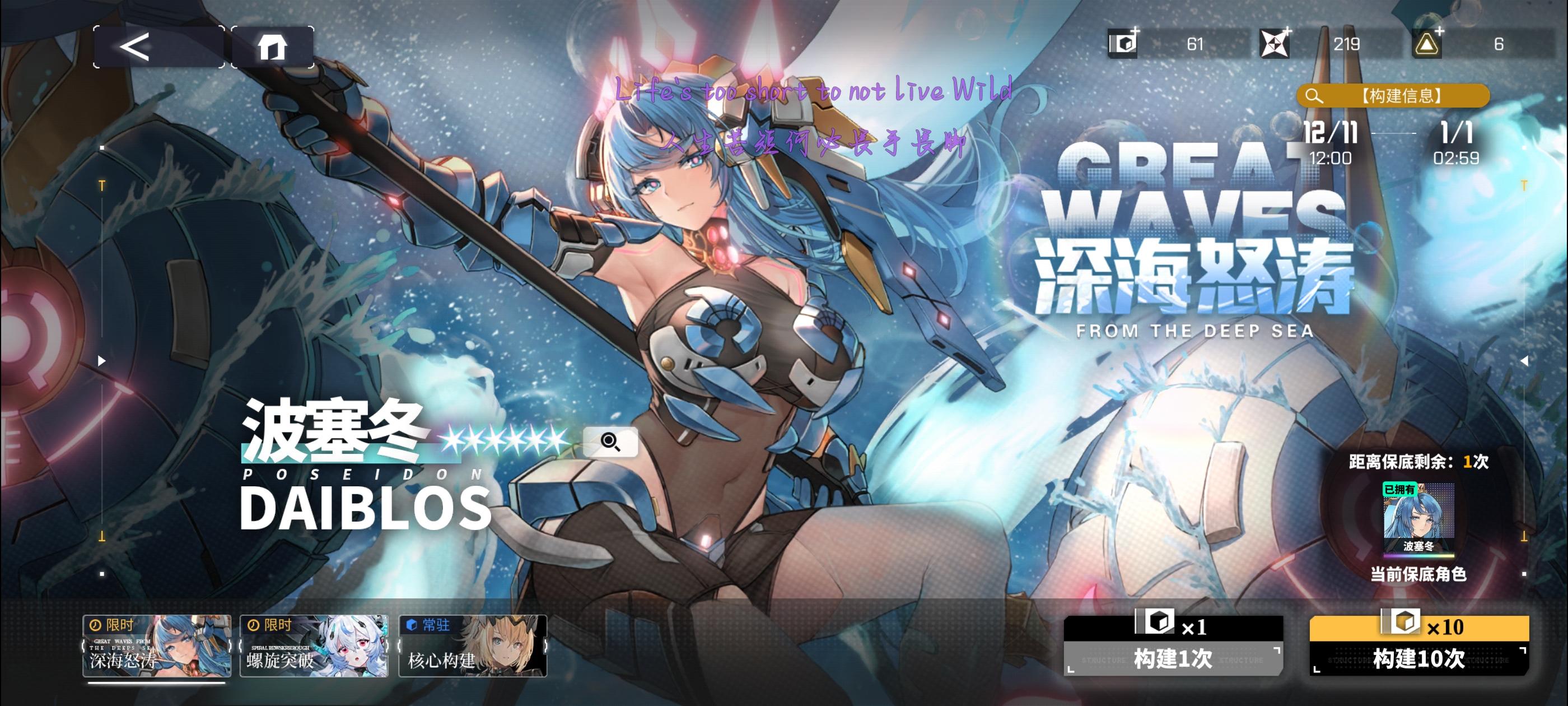Expand the 距离保底剩余 pity details
Screen dimensions: 1568x706
(x=1418, y=461)
